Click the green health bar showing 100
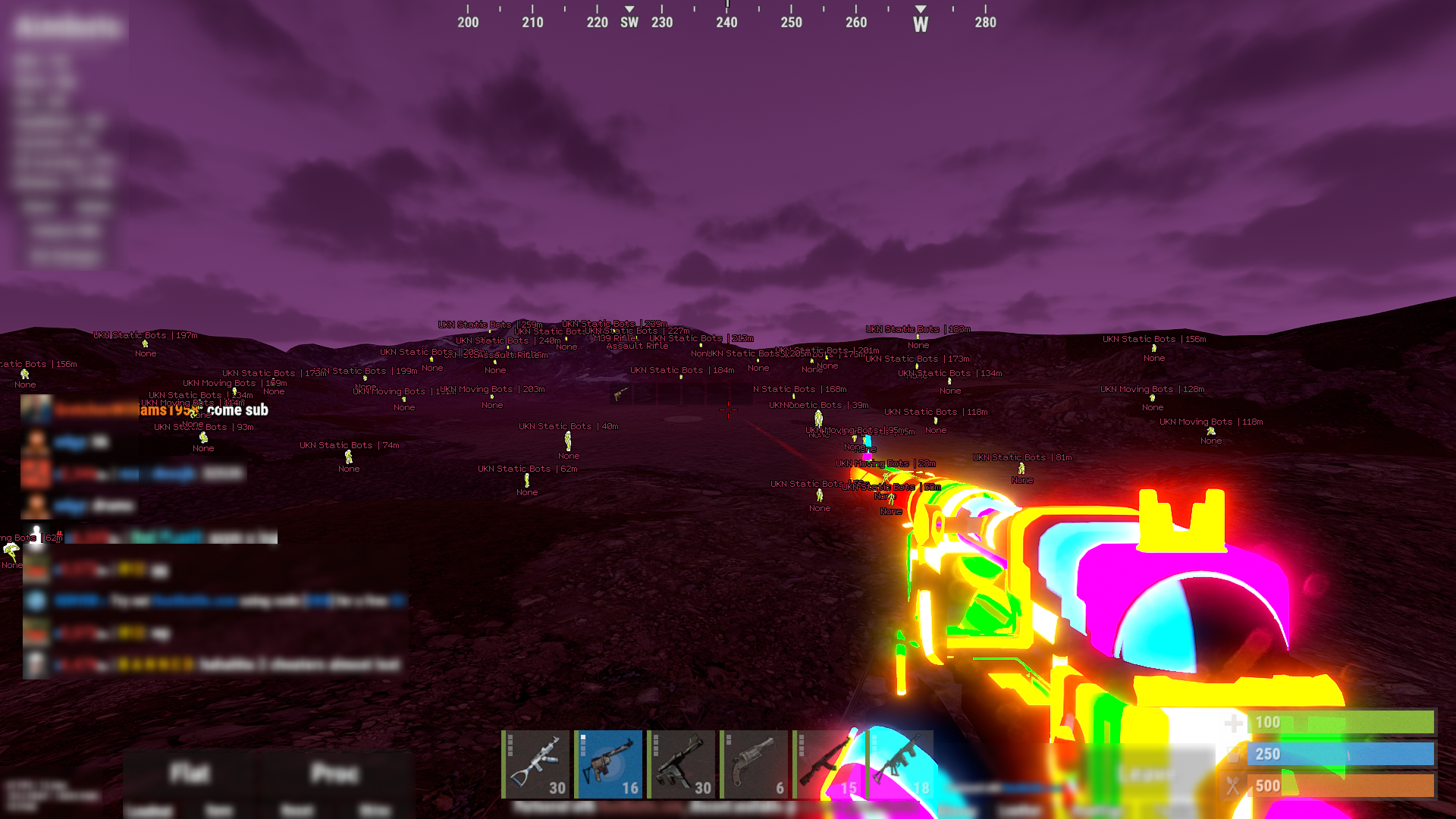The image size is (1456, 819). [1342, 723]
